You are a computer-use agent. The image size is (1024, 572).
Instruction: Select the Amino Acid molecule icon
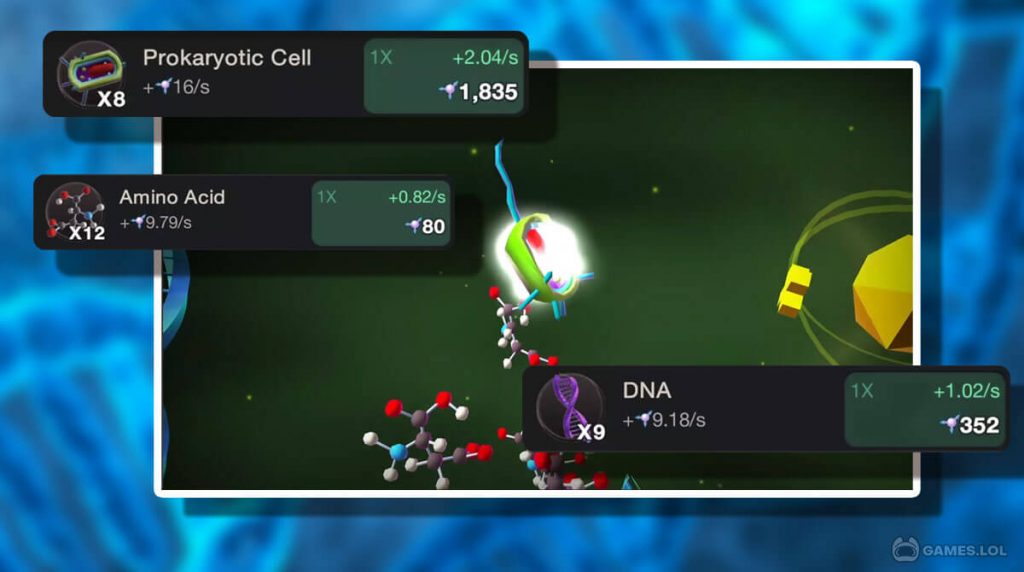click(x=74, y=212)
